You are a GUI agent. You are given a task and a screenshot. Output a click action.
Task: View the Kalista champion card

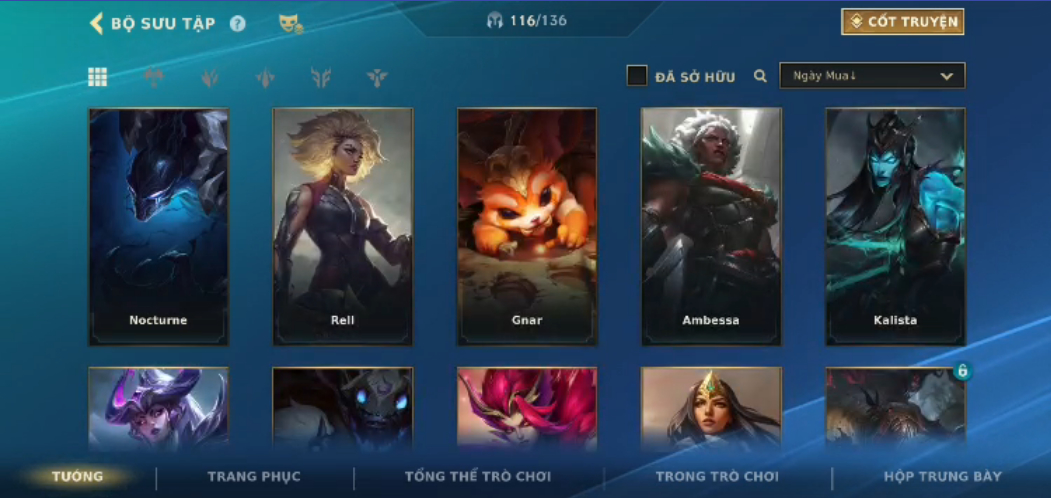point(895,227)
